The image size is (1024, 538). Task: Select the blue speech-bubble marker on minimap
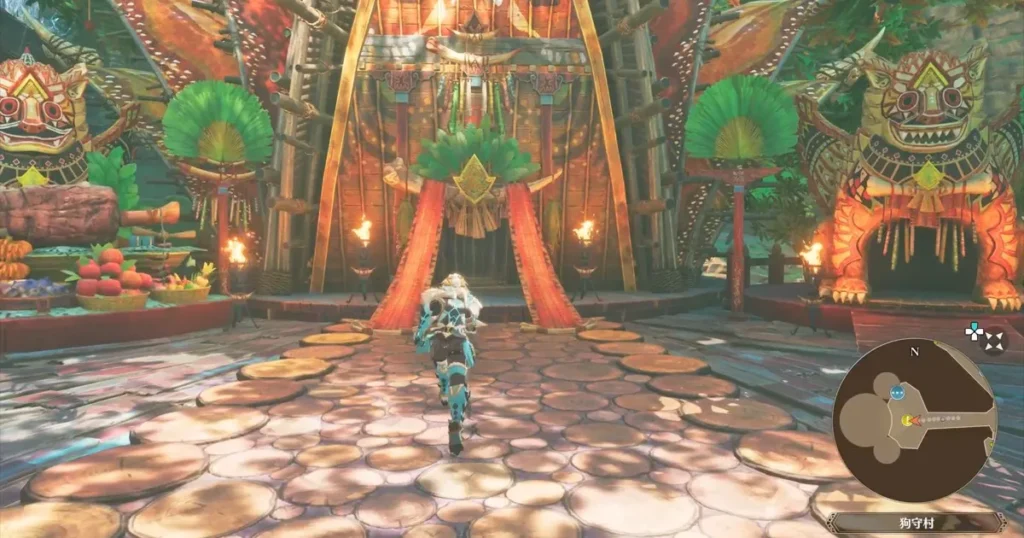[897, 391]
